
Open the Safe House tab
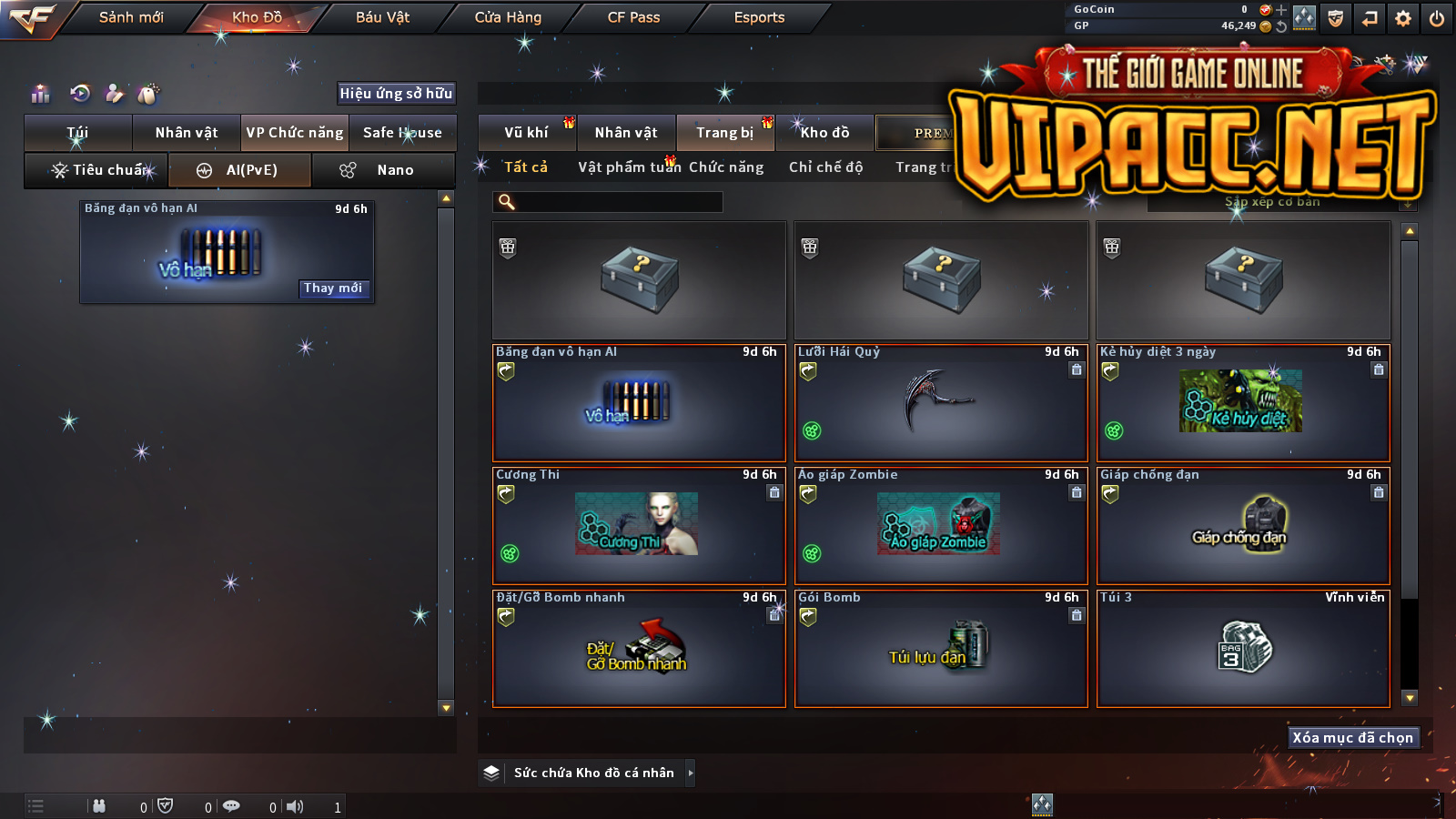[402, 133]
